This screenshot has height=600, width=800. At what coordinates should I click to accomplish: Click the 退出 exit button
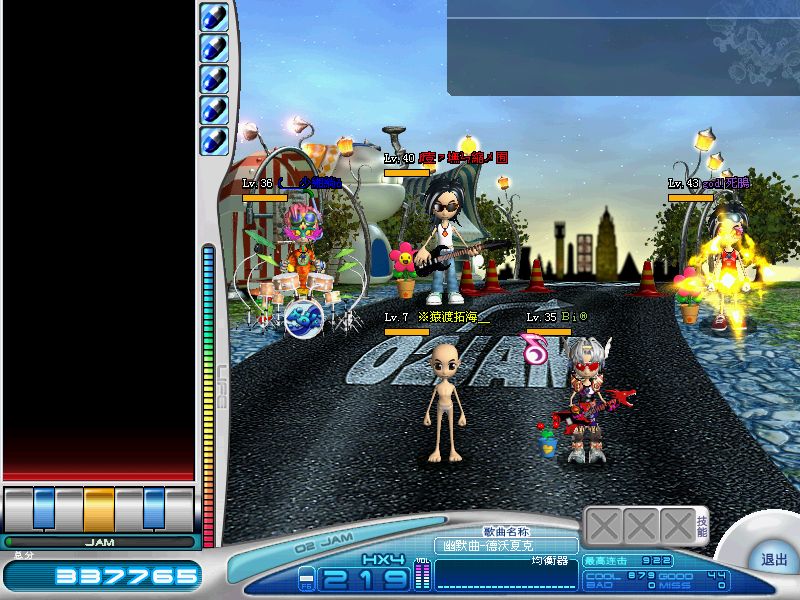coord(774,560)
